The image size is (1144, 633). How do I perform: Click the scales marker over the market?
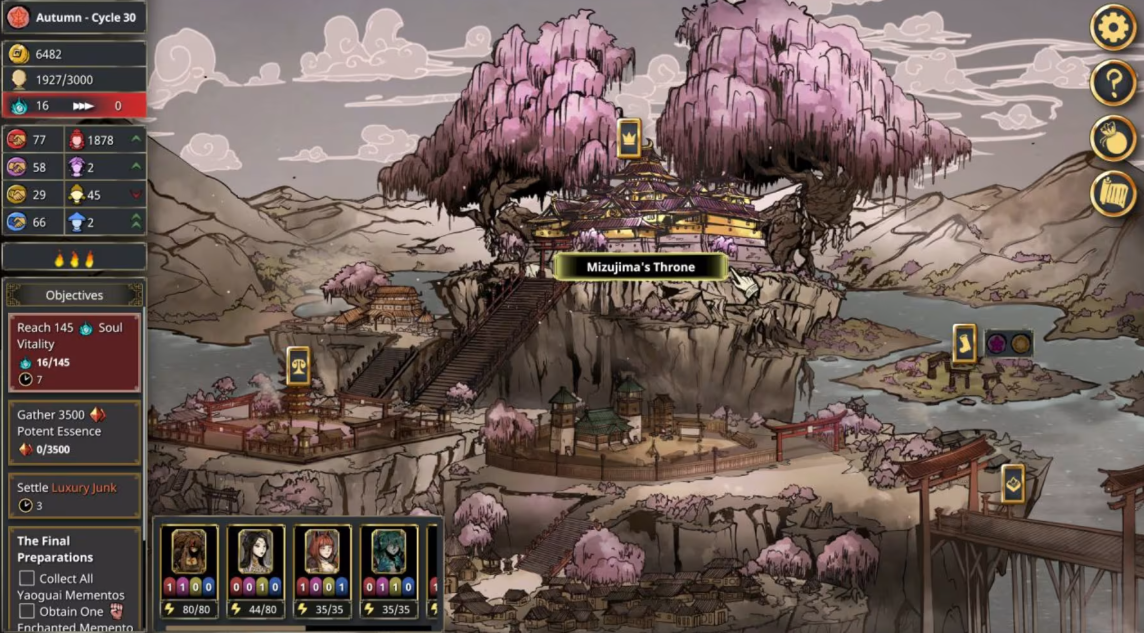point(298,367)
